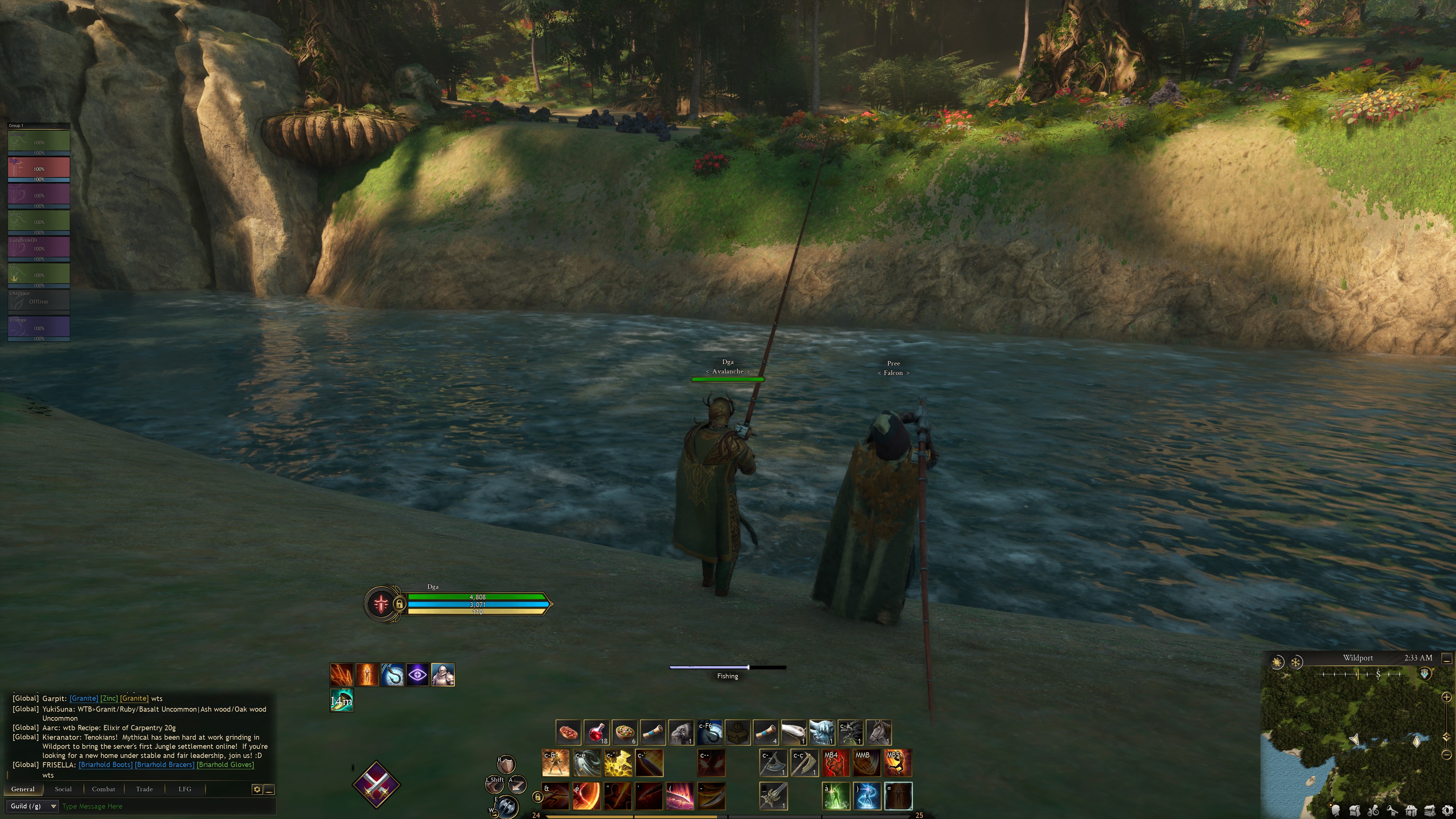Viewport: 1456px width, 819px height.
Task: Open the inventory backpack icon
Action: coord(1354,811)
